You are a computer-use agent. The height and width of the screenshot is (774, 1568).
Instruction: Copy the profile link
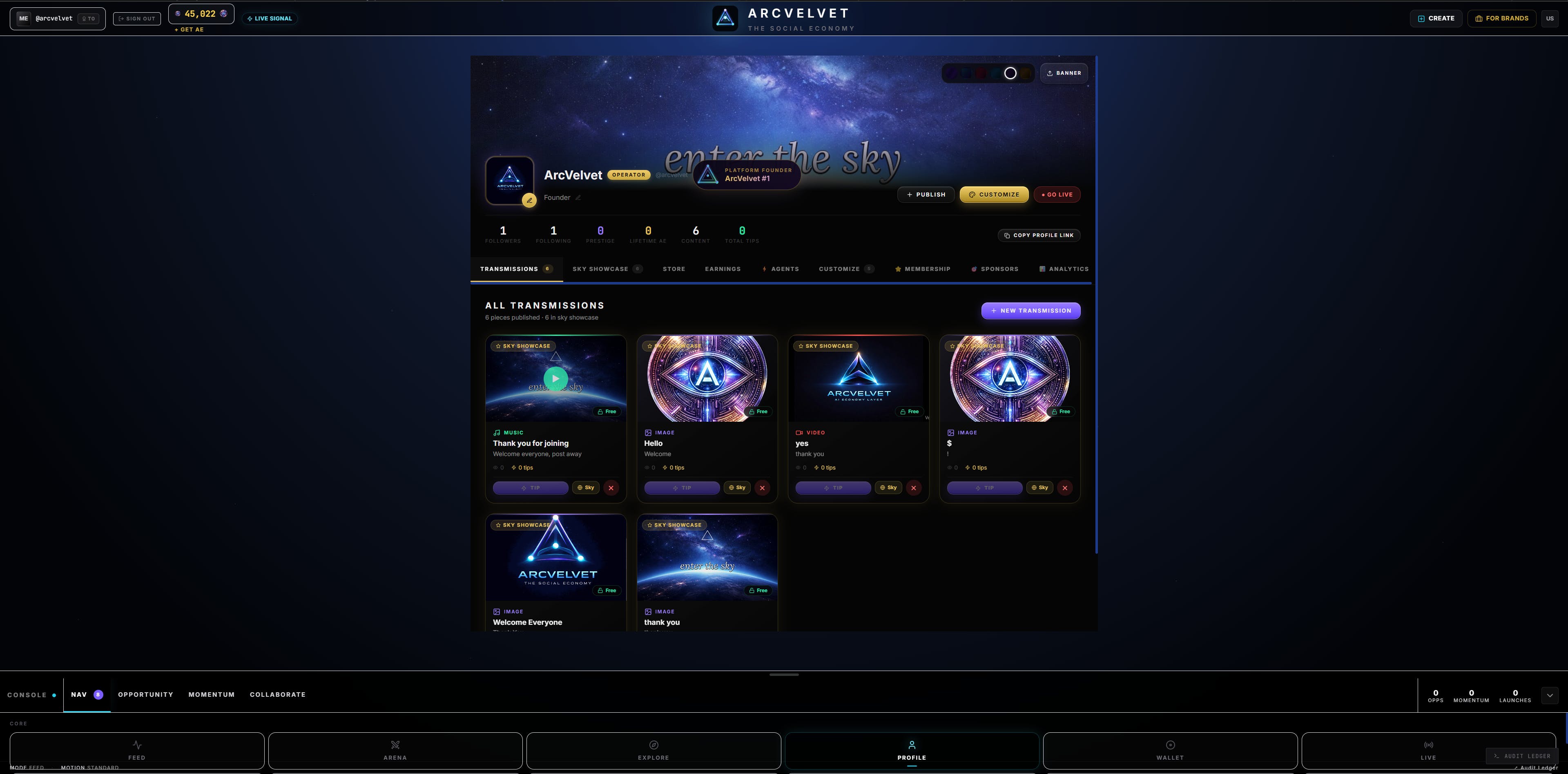pyautogui.click(x=1038, y=235)
